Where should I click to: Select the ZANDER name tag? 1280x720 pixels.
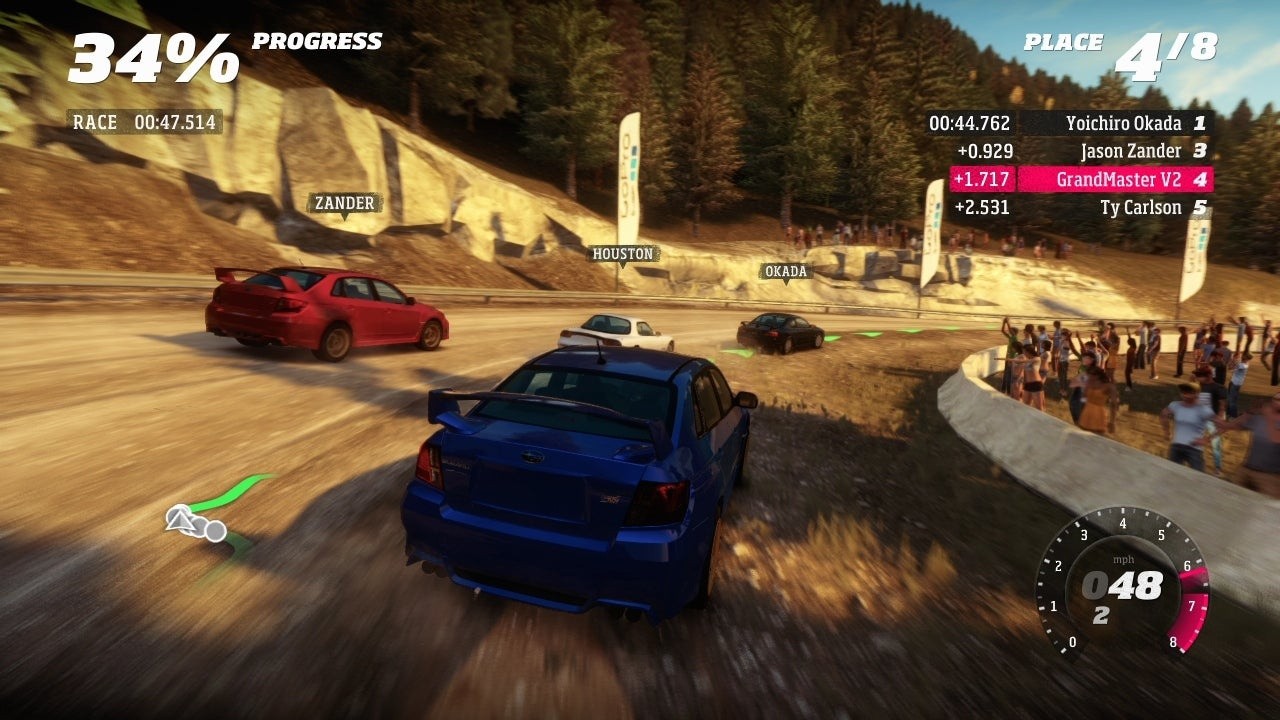click(x=344, y=204)
